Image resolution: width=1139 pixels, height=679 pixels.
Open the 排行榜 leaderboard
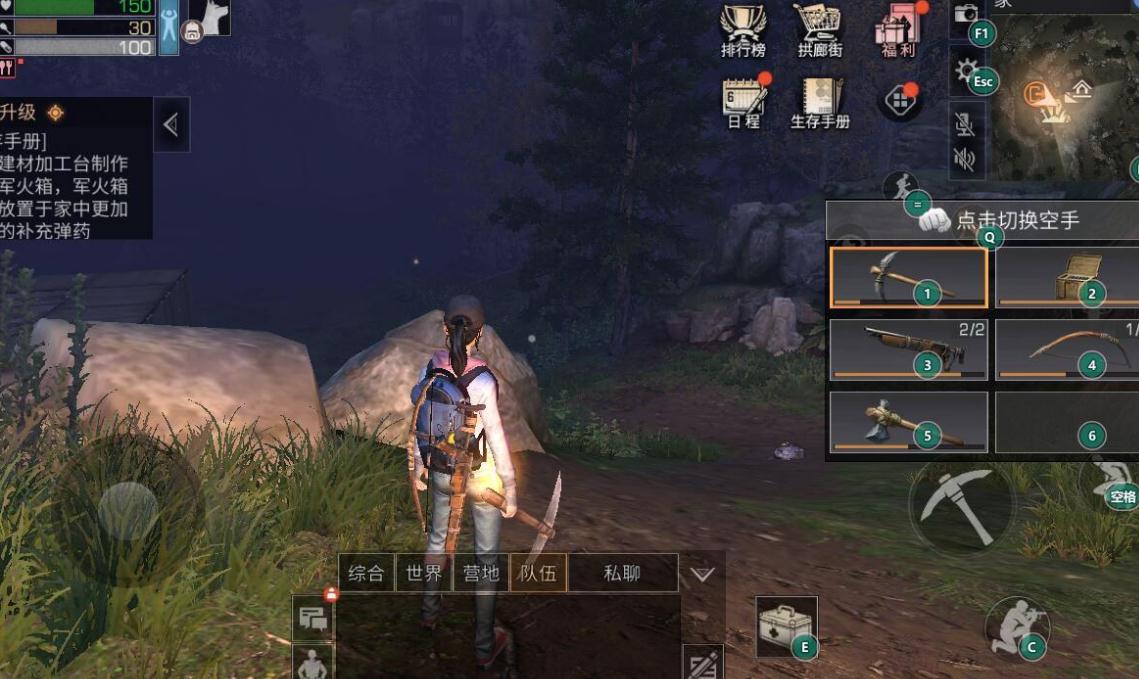(x=743, y=28)
